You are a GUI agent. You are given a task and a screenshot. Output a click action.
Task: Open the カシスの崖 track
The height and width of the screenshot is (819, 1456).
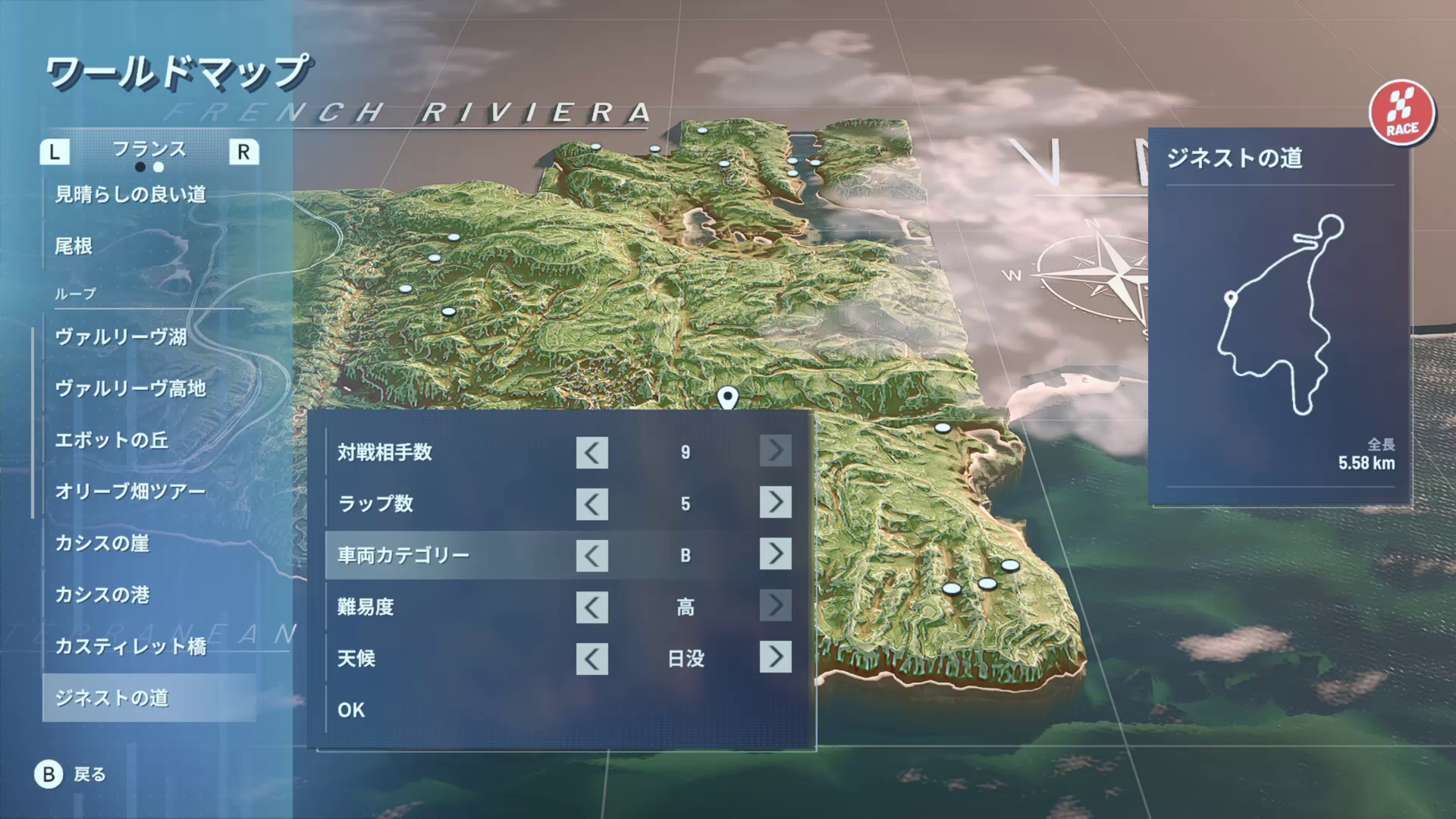[x=102, y=543]
